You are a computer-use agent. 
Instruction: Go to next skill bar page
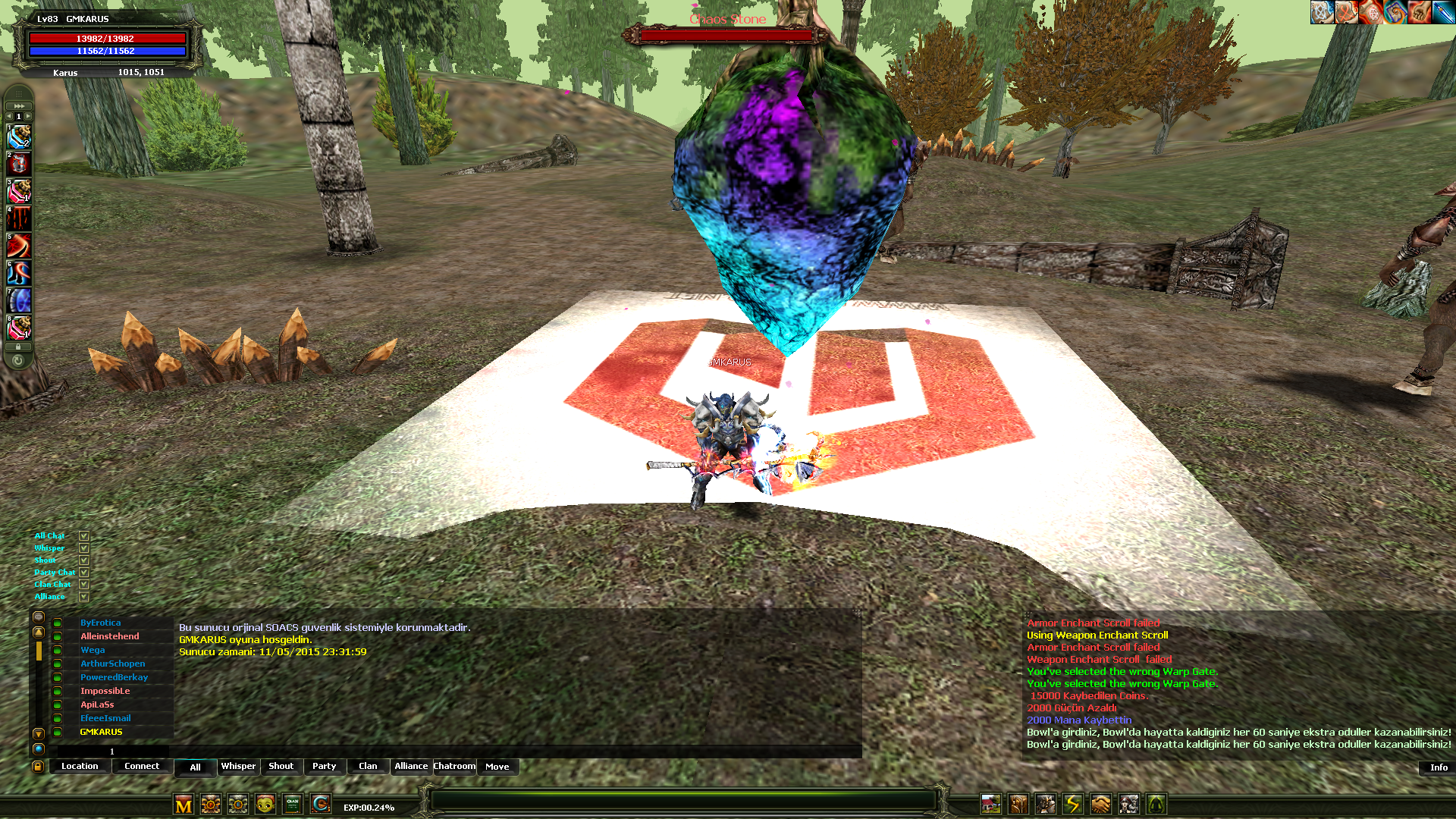[x=29, y=116]
